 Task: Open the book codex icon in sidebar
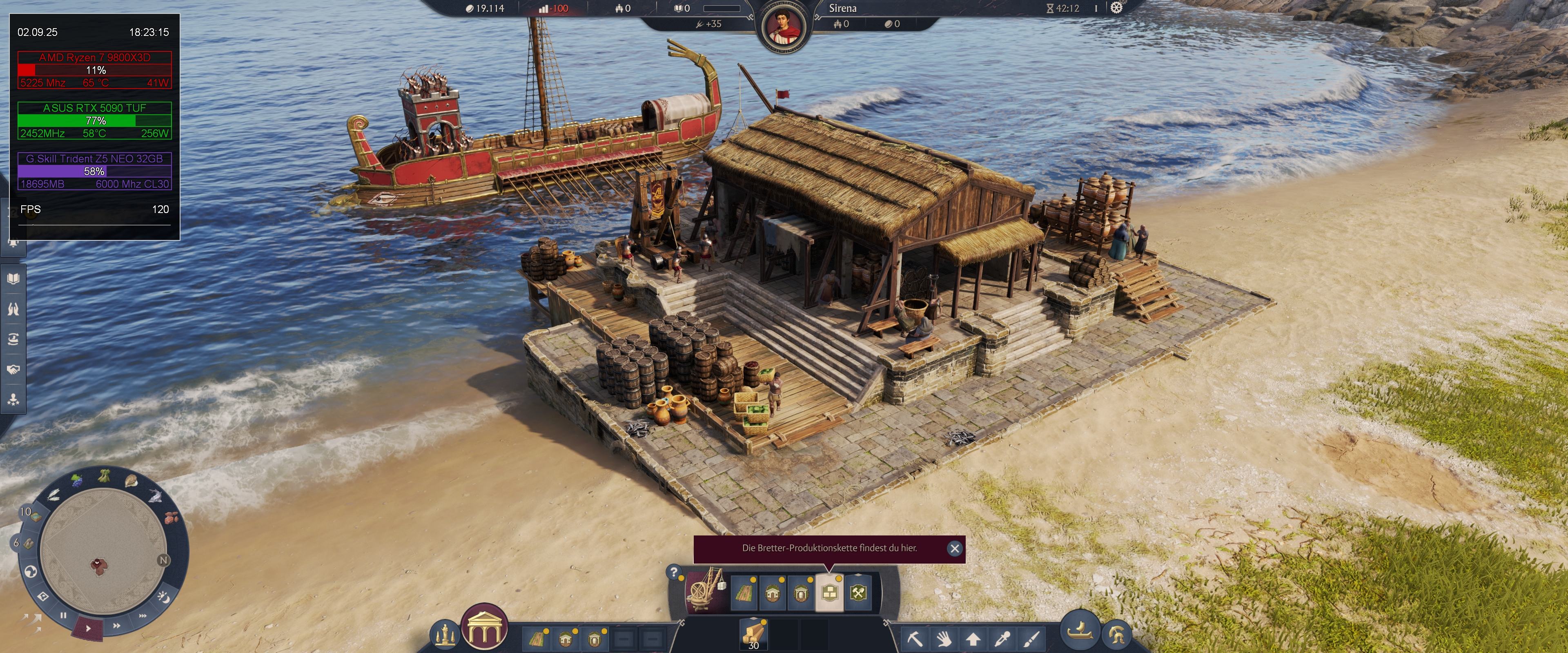click(13, 279)
